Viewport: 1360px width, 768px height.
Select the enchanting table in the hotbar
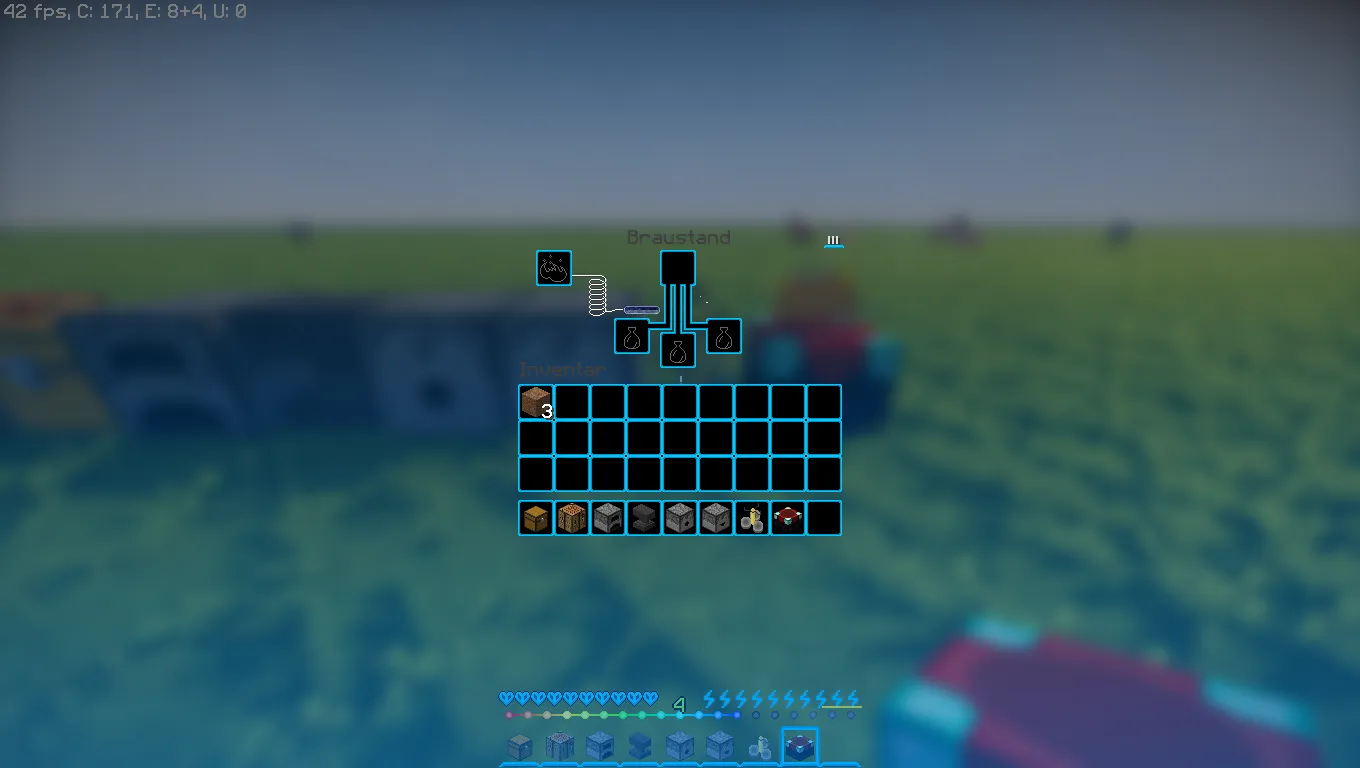[787, 517]
